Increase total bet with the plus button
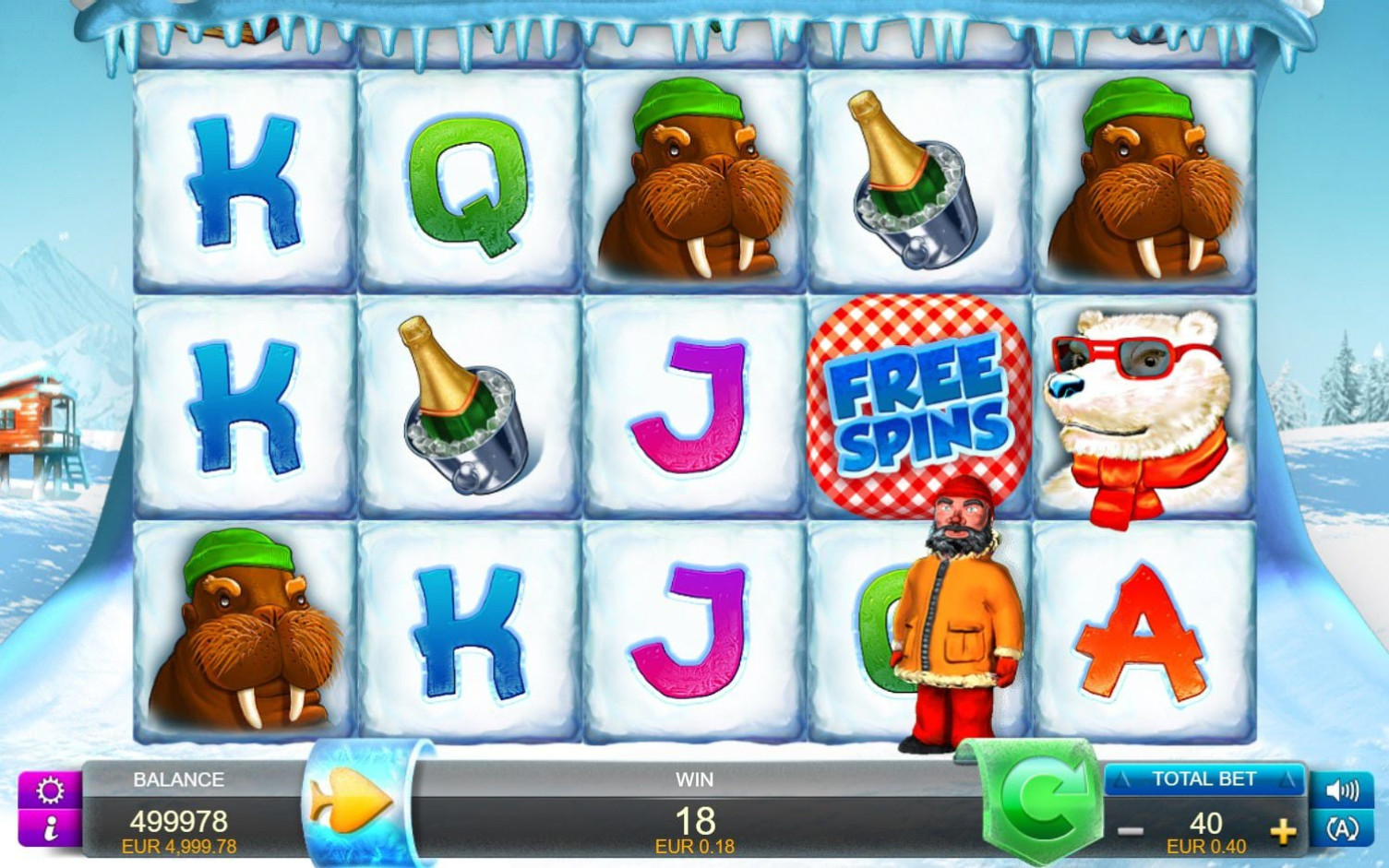Screen dimensions: 1389x868 [x=1282, y=832]
